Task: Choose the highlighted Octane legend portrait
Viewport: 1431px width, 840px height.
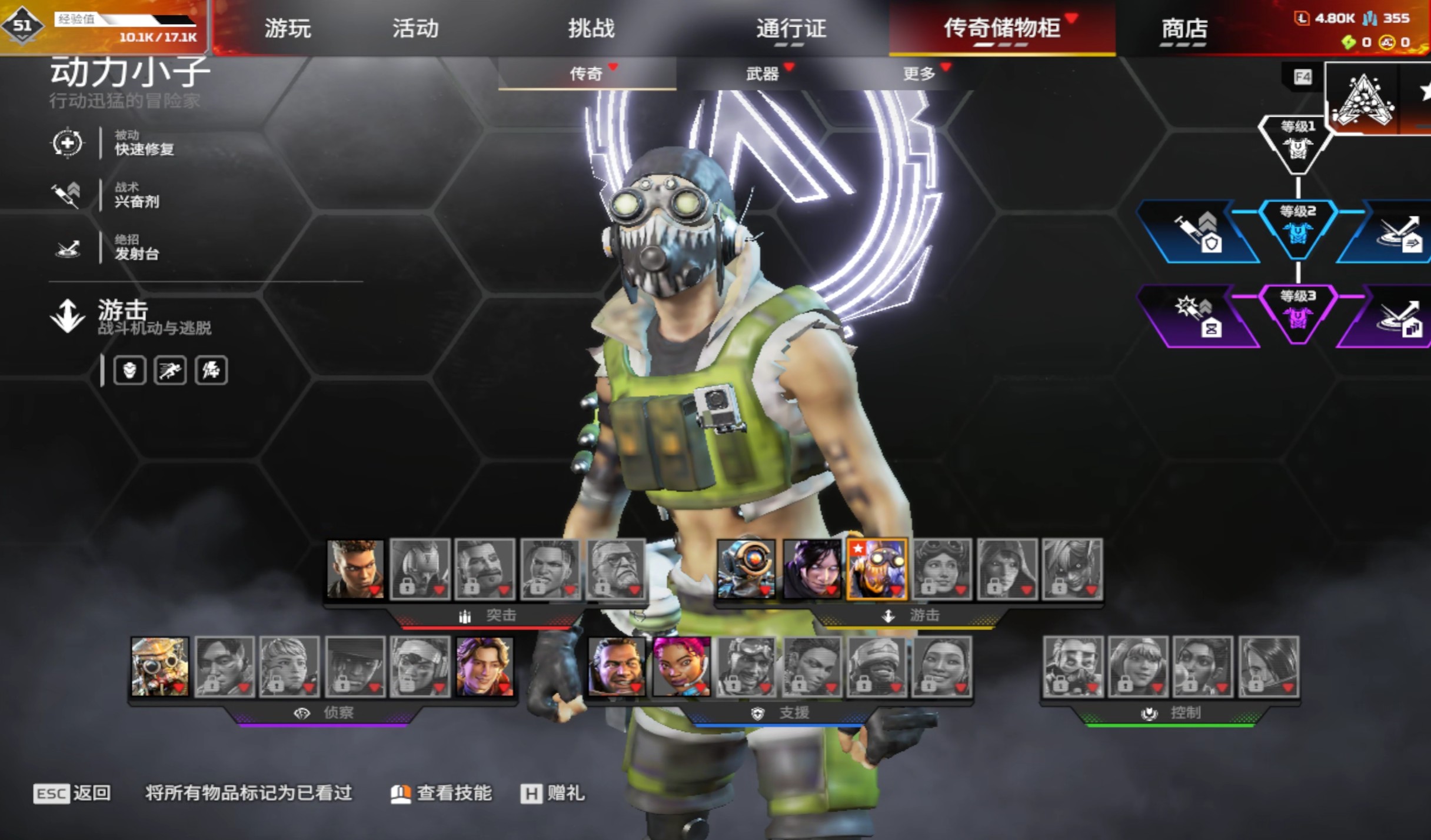Action: point(876,569)
